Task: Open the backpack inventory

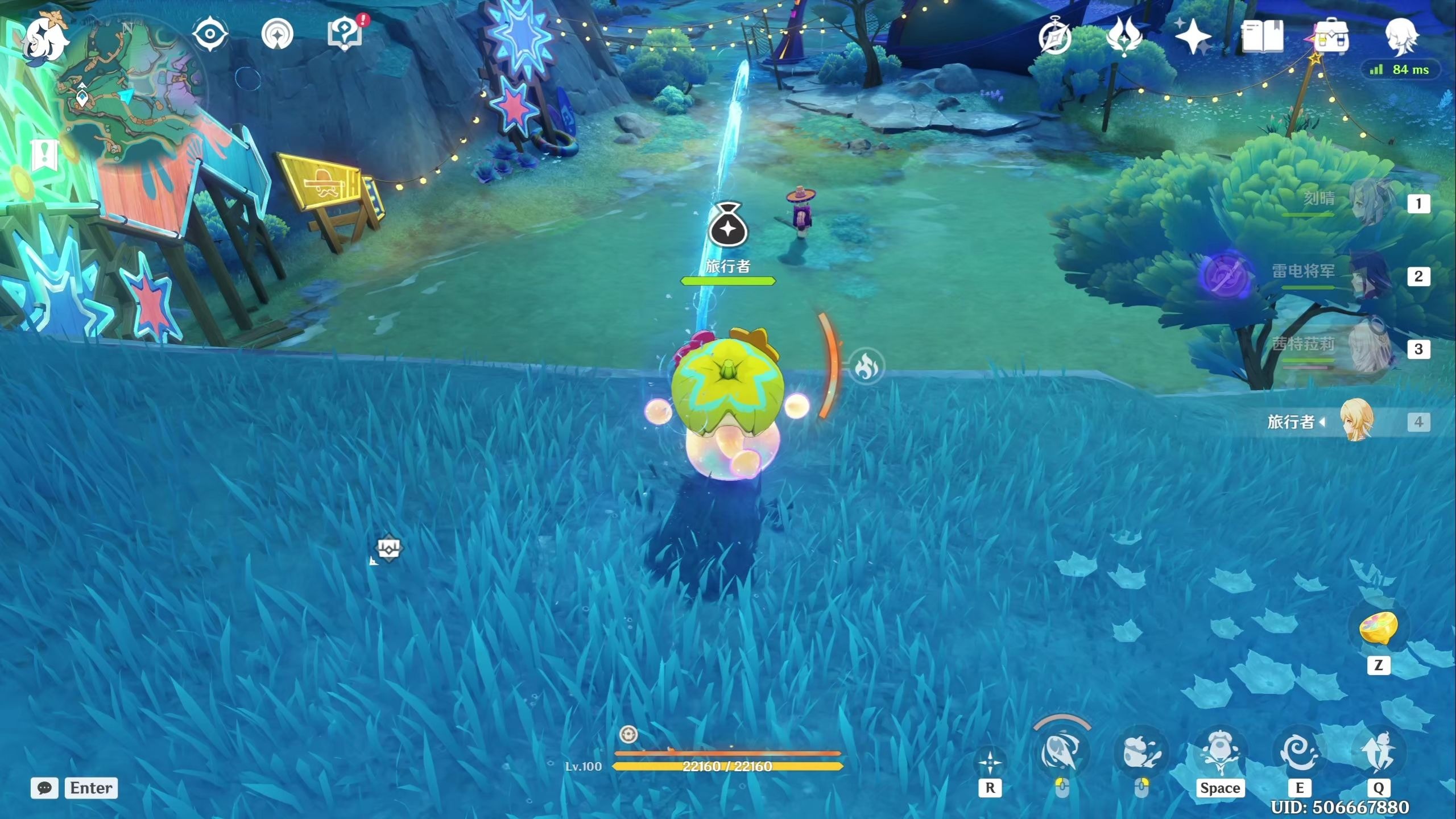Action: 1331,36
